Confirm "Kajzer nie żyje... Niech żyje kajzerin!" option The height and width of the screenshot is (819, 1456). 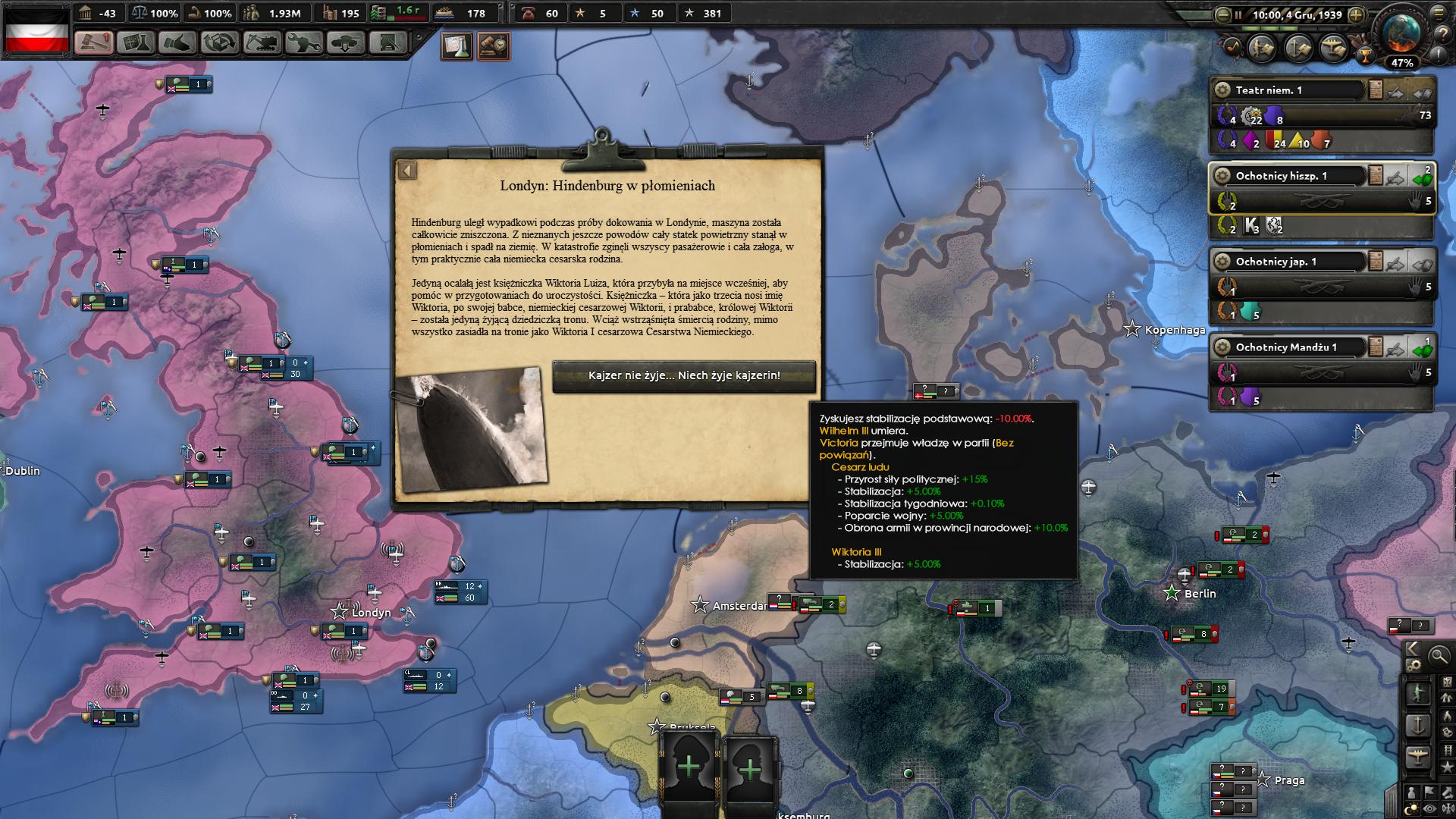[683, 376]
